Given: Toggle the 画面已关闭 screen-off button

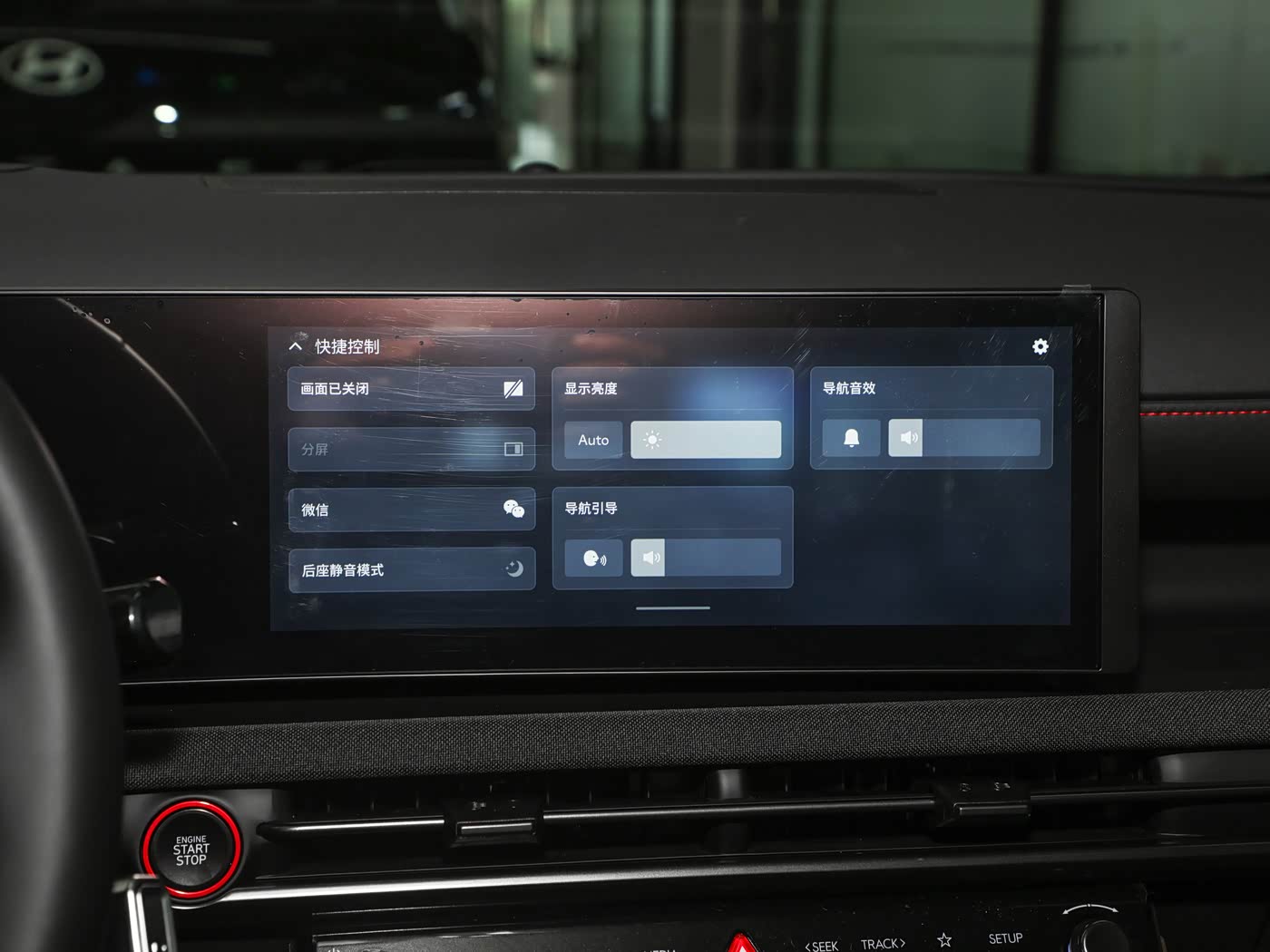Looking at the screenshot, I should click(x=411, y=389).
